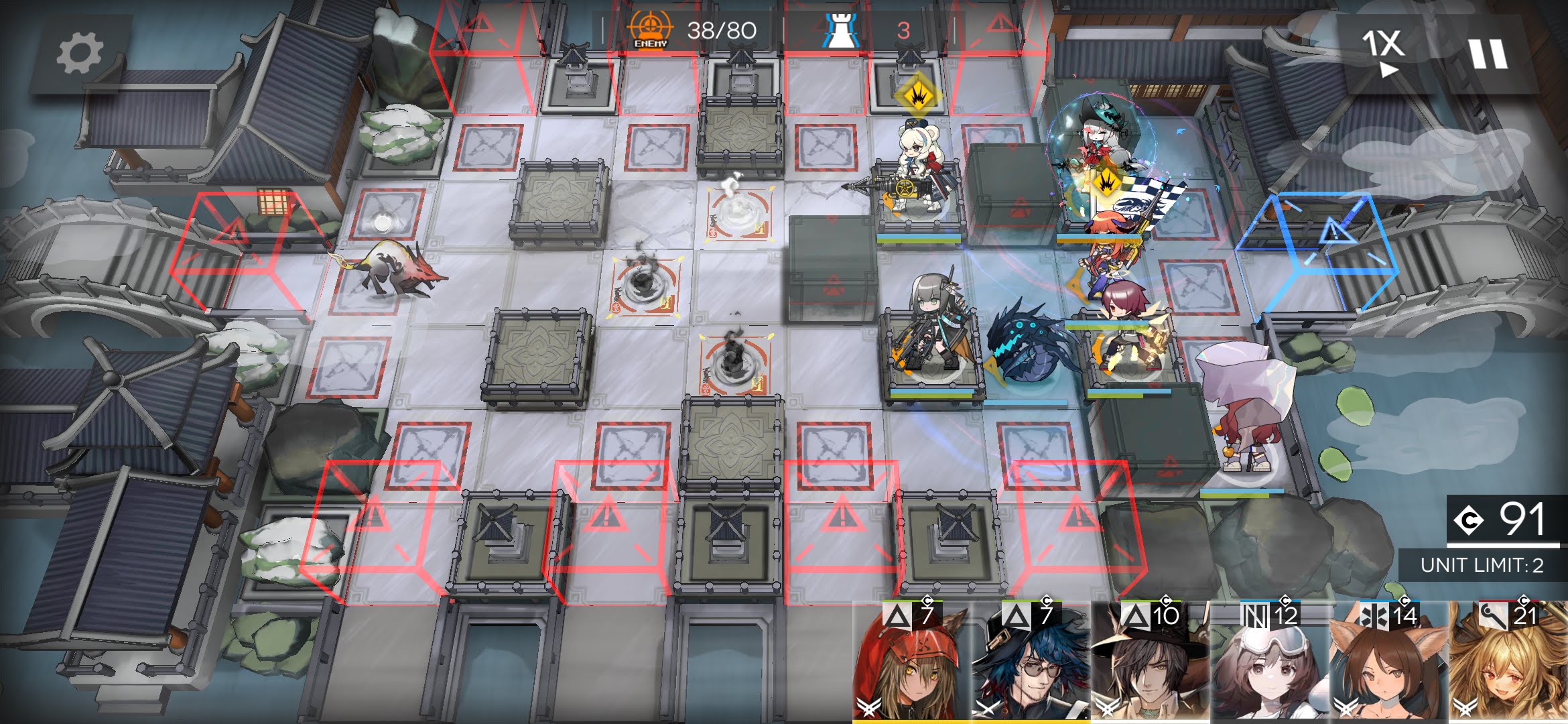Pause the battle
The image size is (1568, 724).
1488,54
